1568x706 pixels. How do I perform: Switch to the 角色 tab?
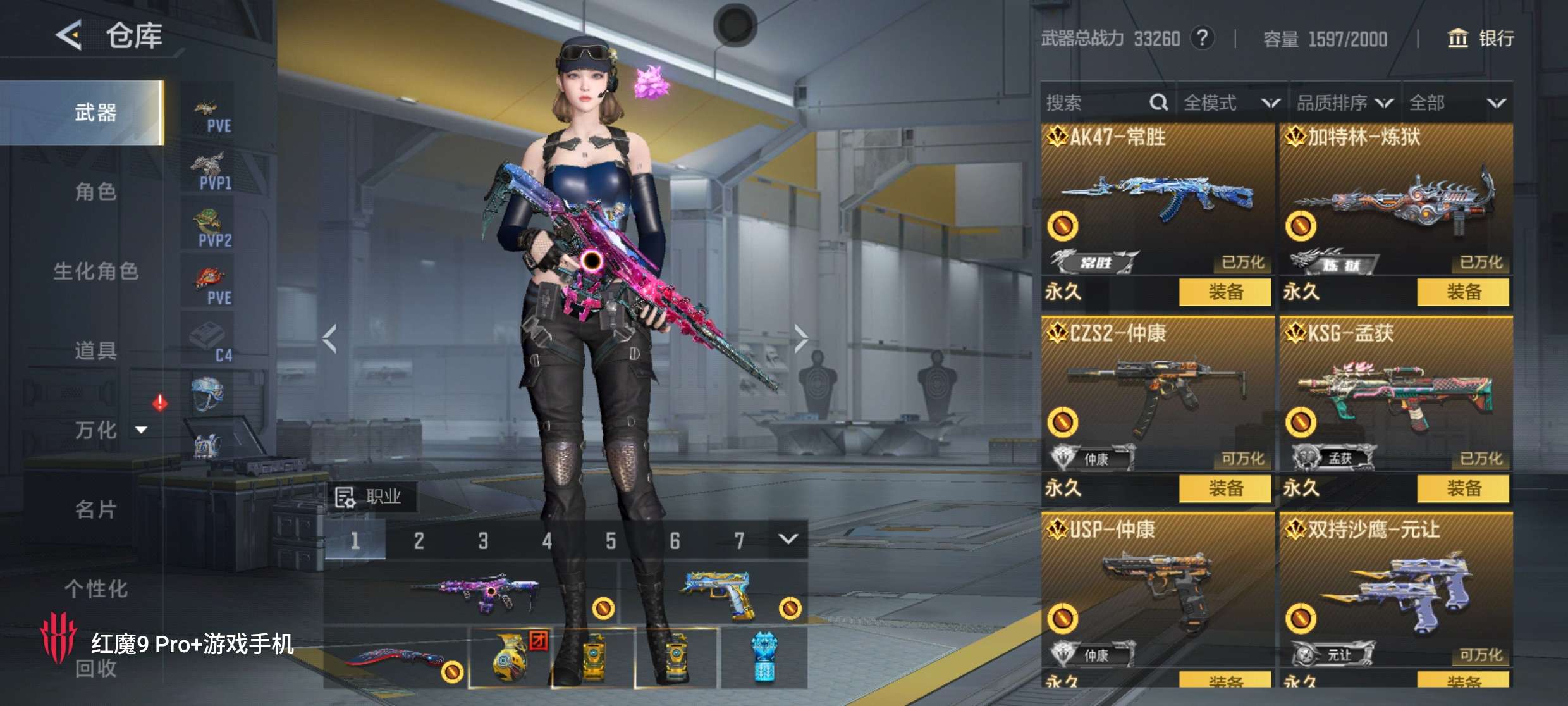click(95, 192)
